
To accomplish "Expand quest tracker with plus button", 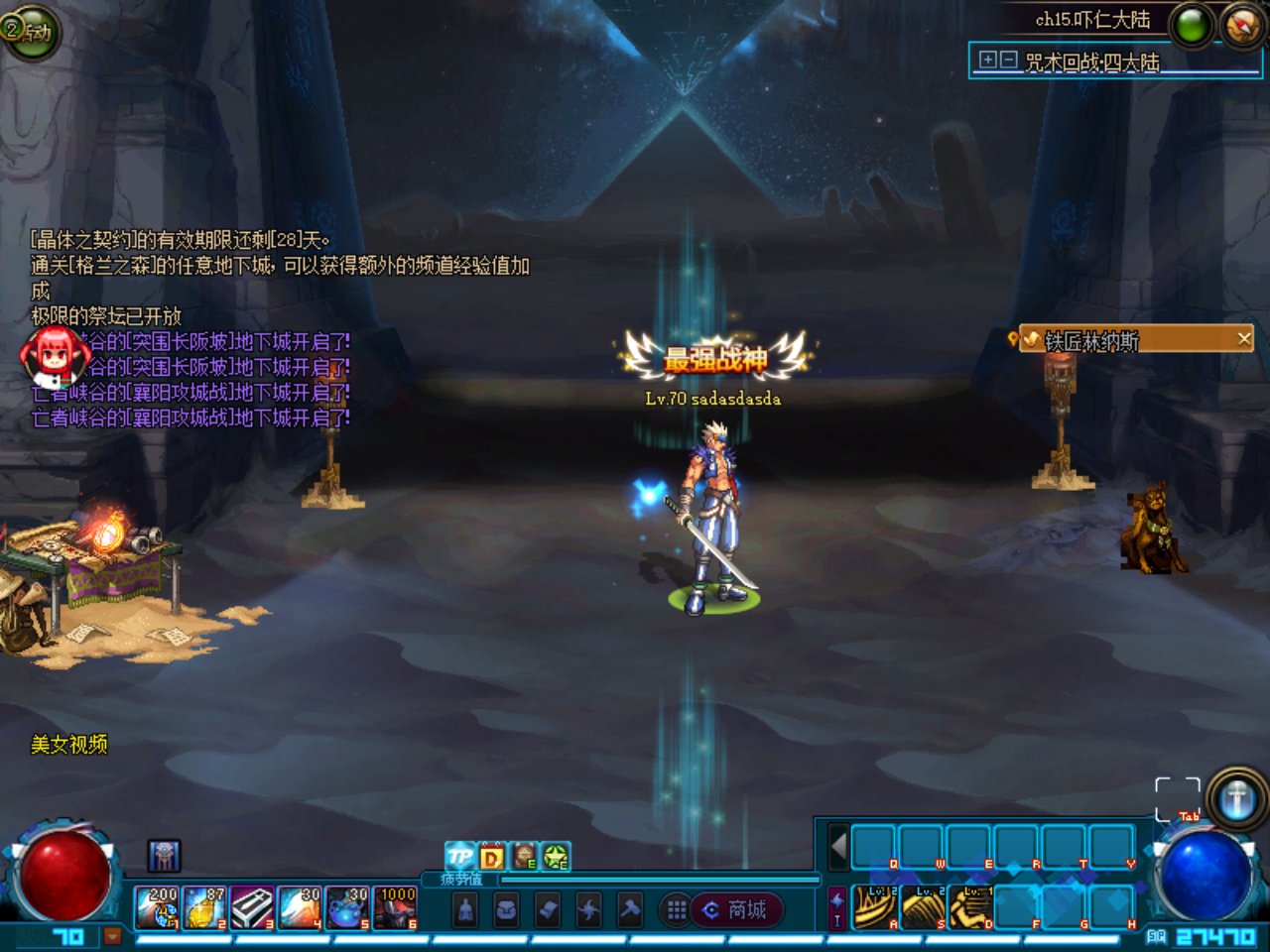I will point(988,61).
